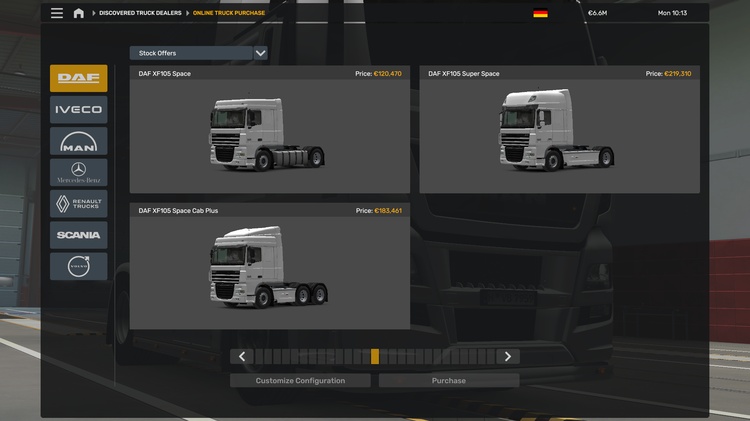
Task: Click the highlighted page indicator segment
Action: click(x=375, y=356)
